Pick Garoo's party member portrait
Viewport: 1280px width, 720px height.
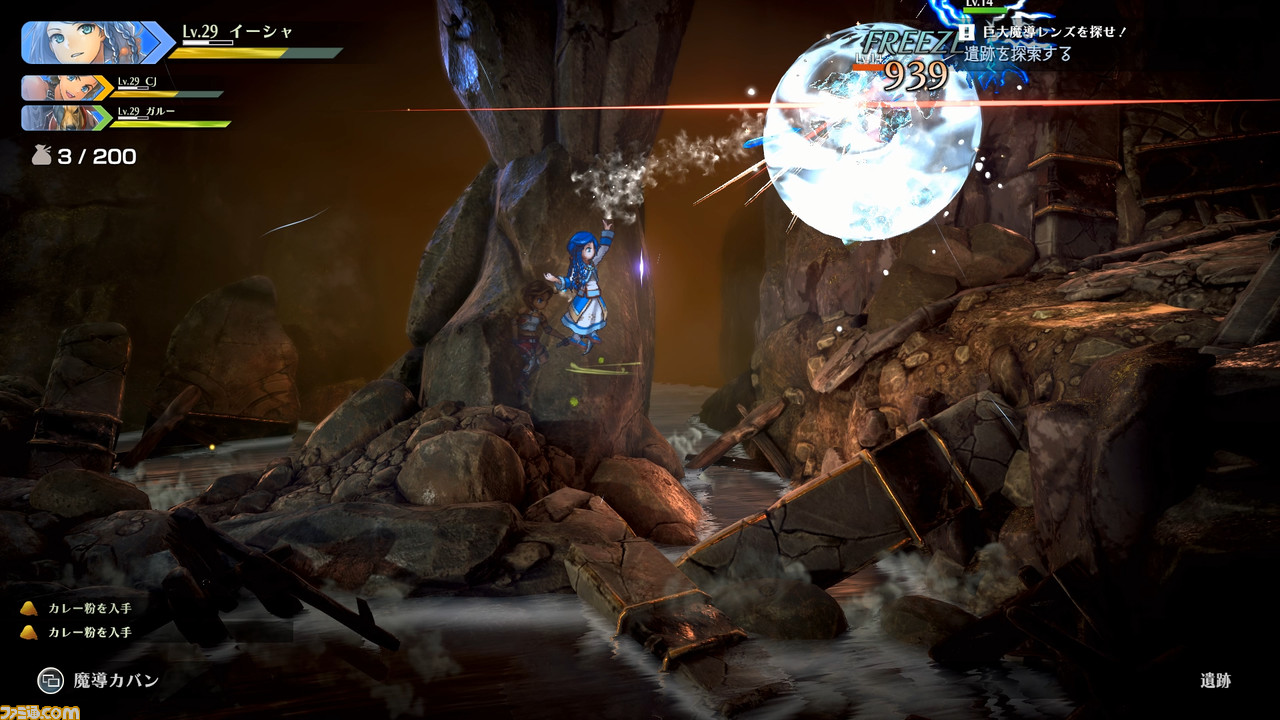(x=62, y=117)
